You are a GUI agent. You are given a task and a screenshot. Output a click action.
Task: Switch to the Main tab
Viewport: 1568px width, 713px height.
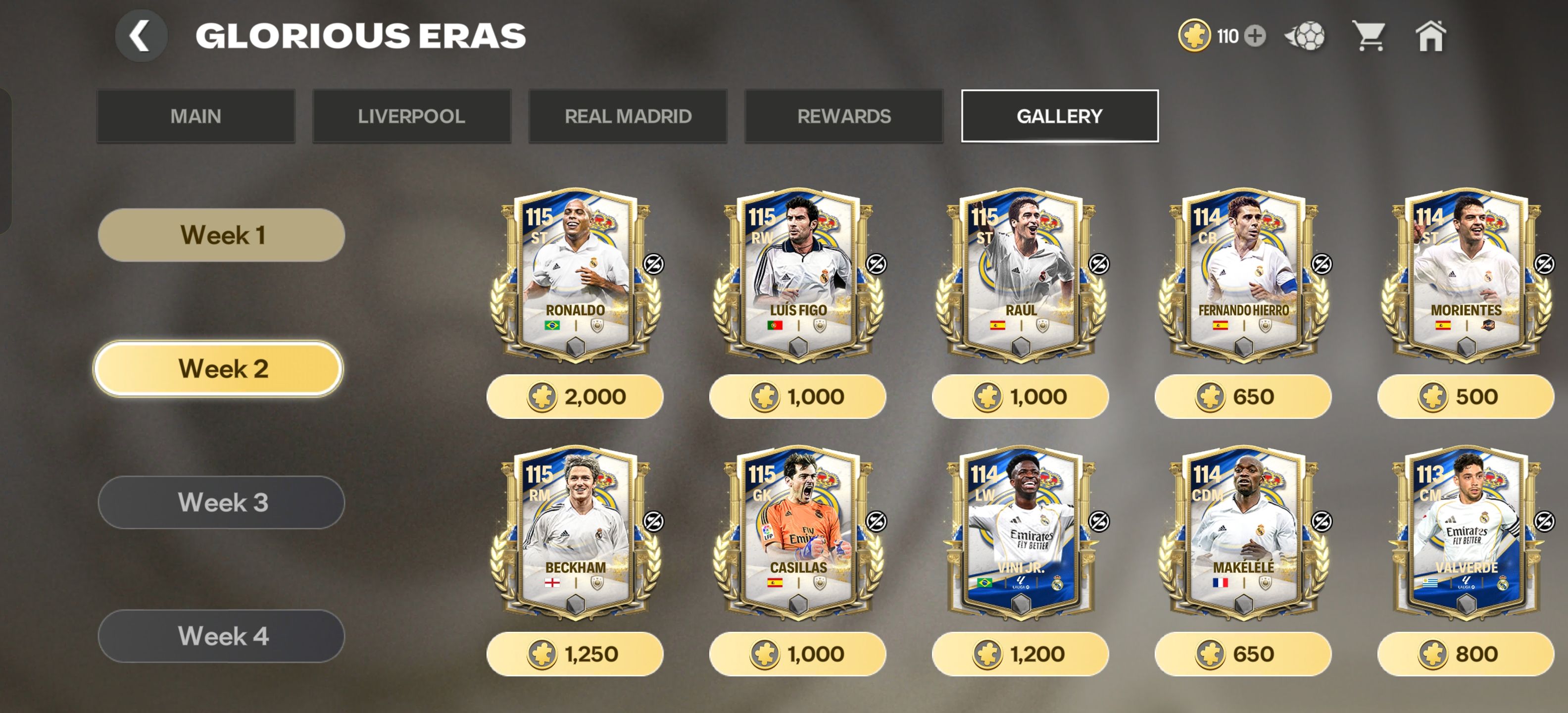196,116
